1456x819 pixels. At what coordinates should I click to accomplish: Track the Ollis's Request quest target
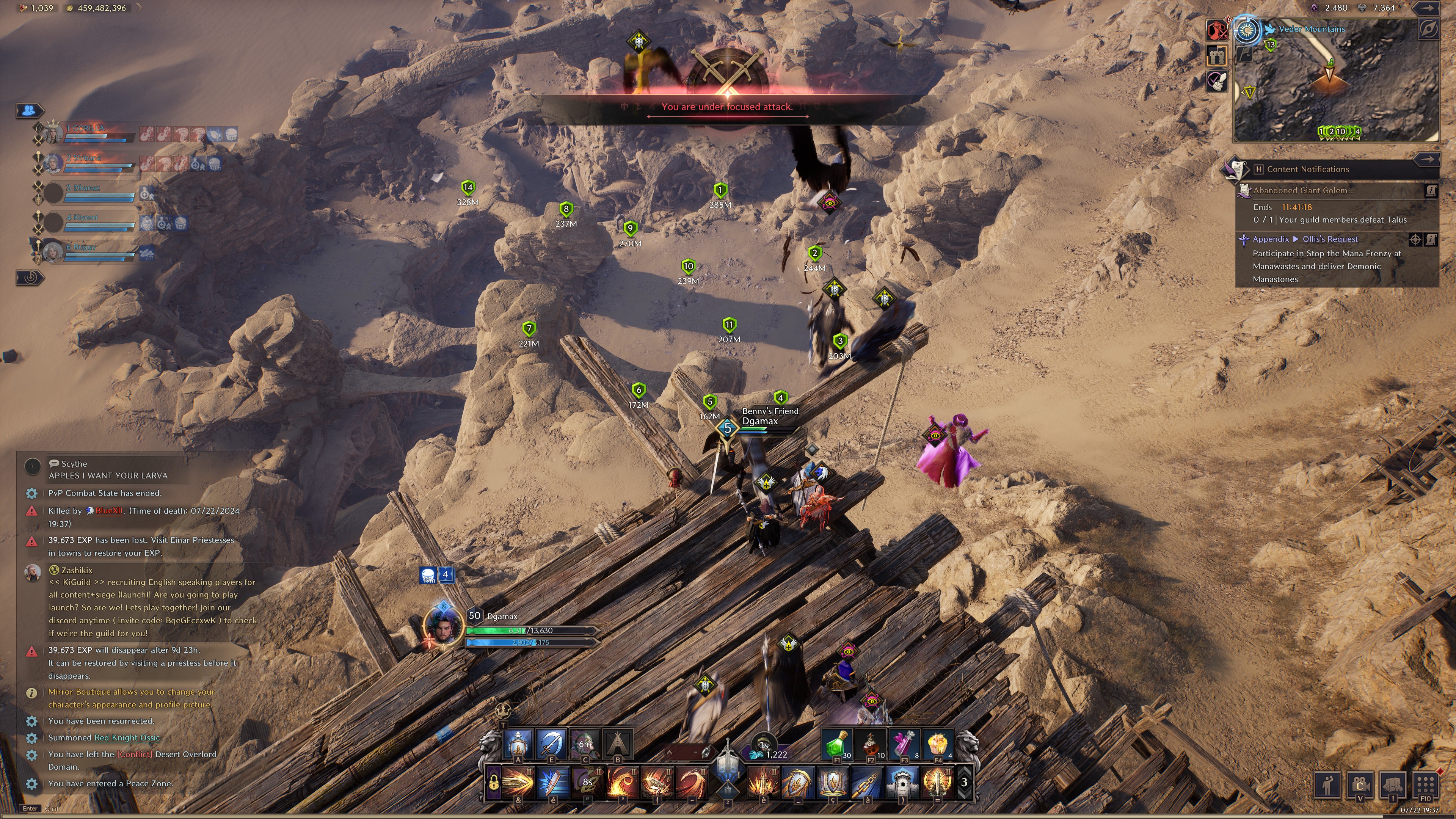point(1415,240)
